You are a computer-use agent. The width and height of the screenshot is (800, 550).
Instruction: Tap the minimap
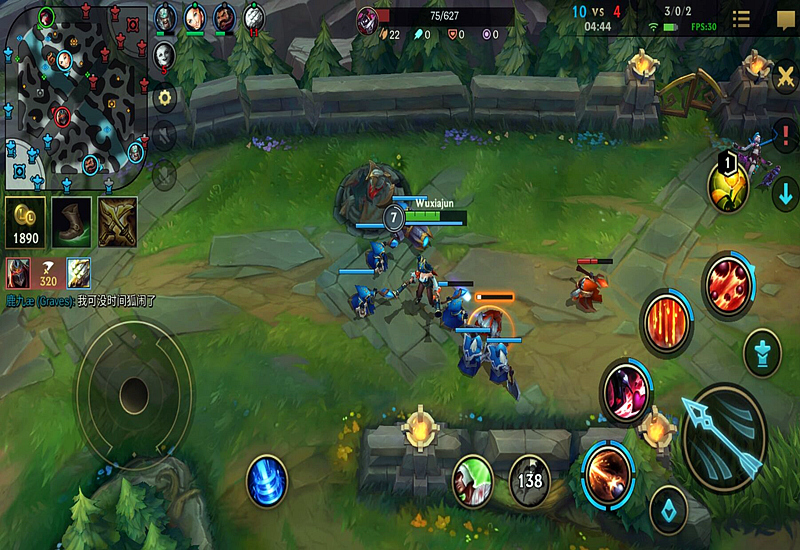[x=74, y=95]
